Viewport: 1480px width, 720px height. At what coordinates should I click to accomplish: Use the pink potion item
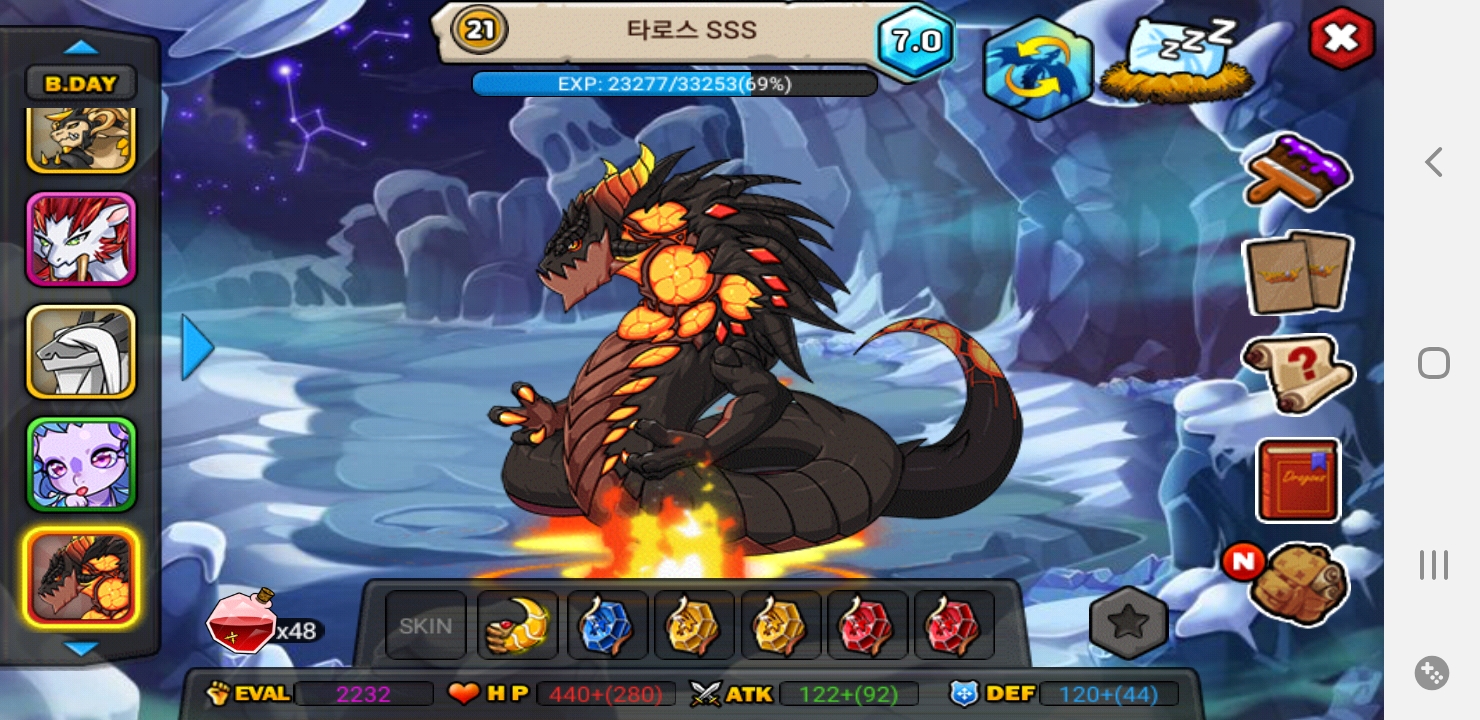coord(241,622)
